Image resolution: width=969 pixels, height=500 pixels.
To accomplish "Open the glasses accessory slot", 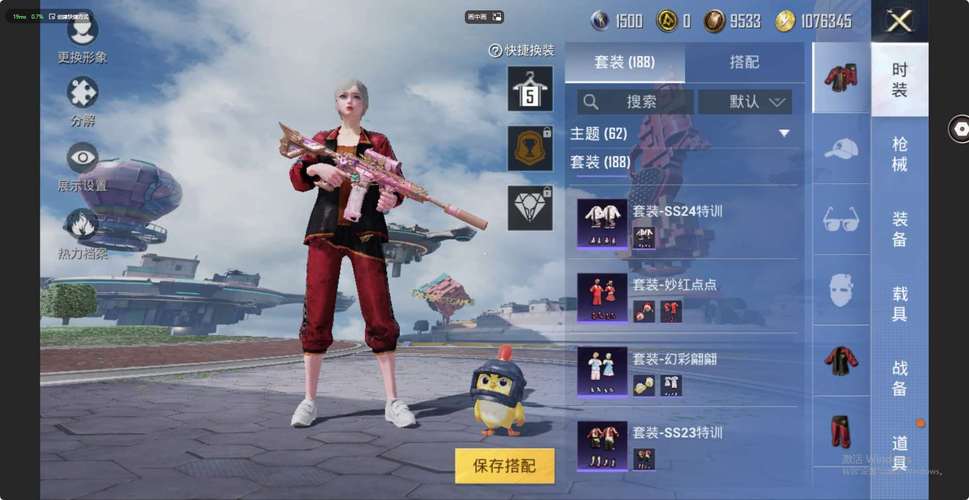I will [x=841, y=220].
